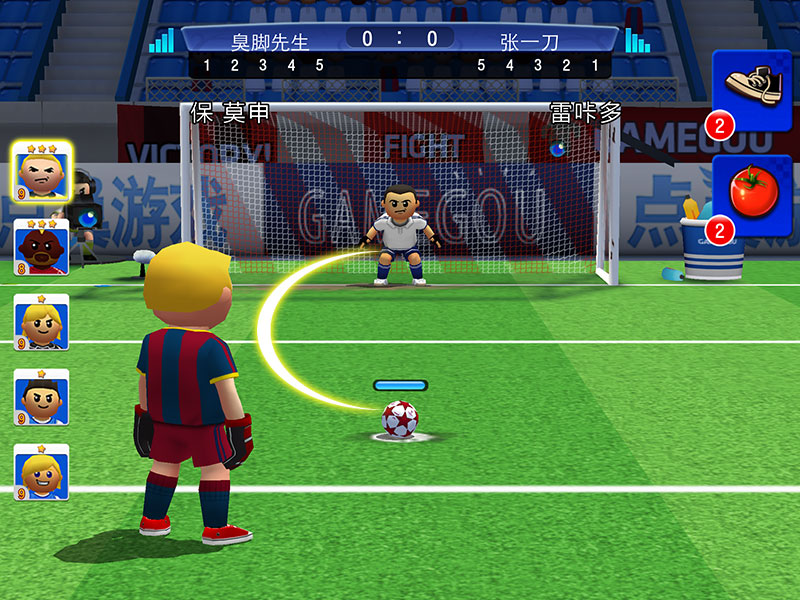Select the highlighted frowning blond kicker portrait
This screenshot has height=600, width=800.
pos(41,172)
